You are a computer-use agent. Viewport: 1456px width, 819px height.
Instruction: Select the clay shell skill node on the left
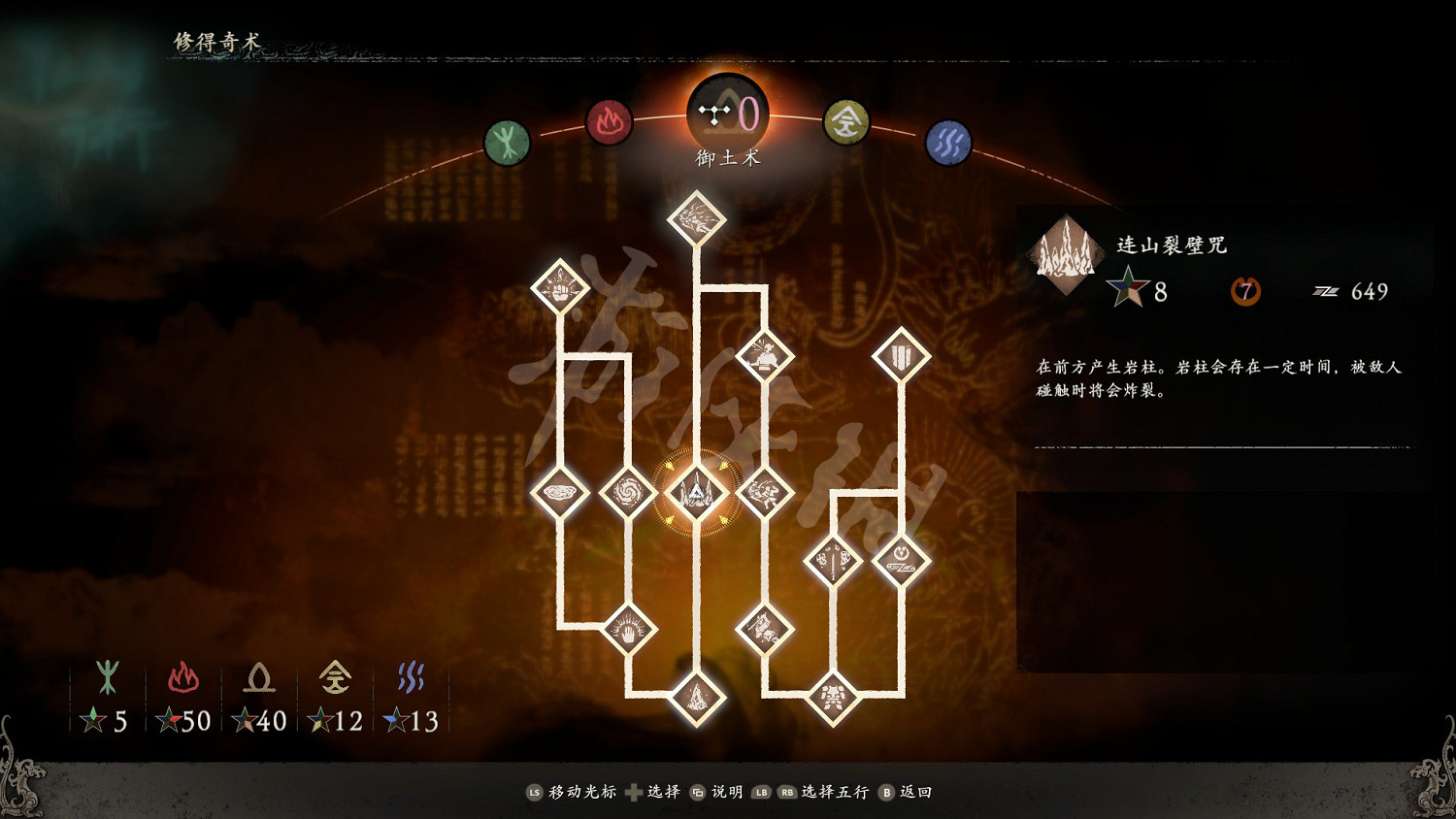(x=561, y=493)
